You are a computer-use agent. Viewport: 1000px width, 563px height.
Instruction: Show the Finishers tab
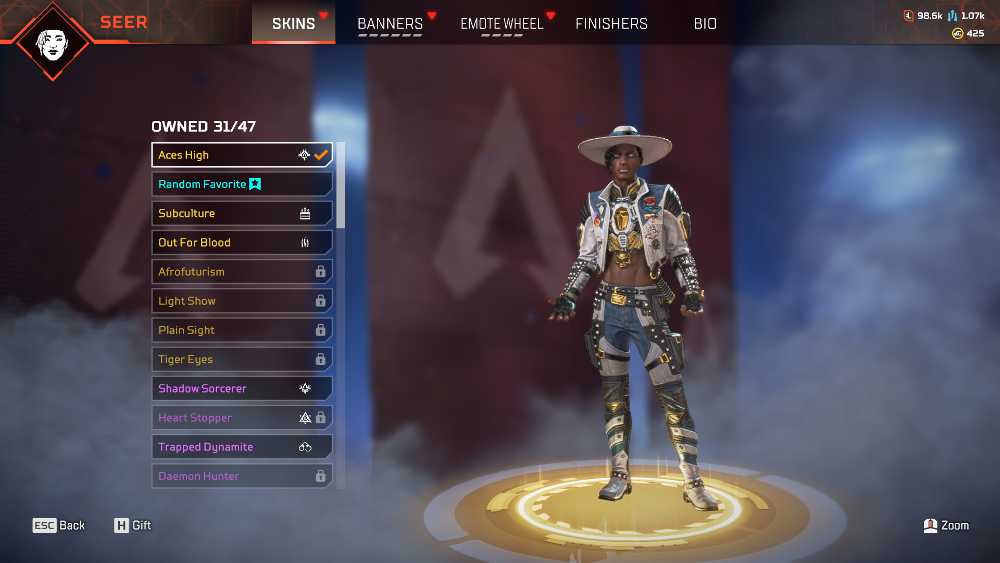(x=611, y=23)
